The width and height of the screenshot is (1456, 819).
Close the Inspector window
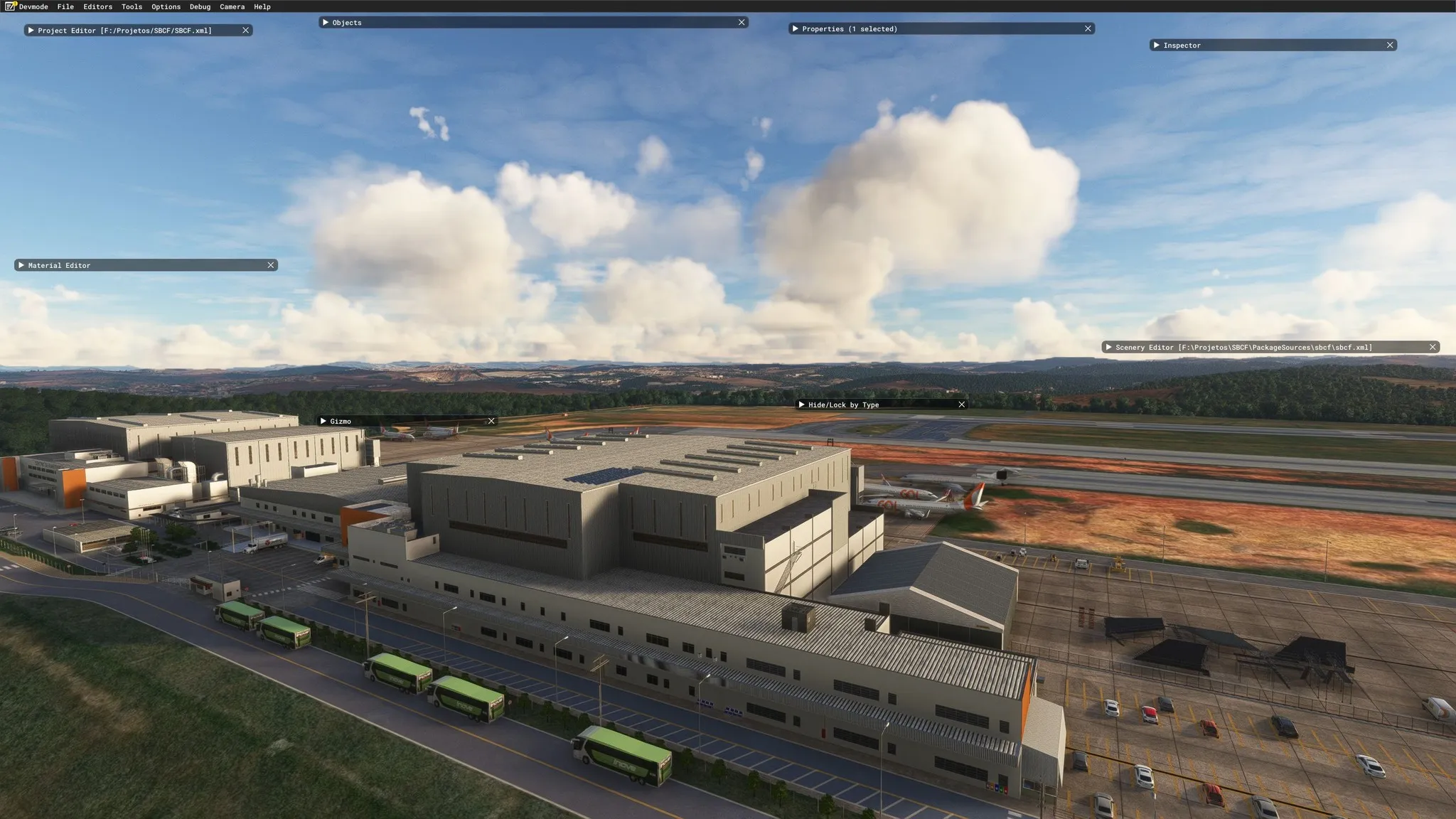(x=1390, y=45)
